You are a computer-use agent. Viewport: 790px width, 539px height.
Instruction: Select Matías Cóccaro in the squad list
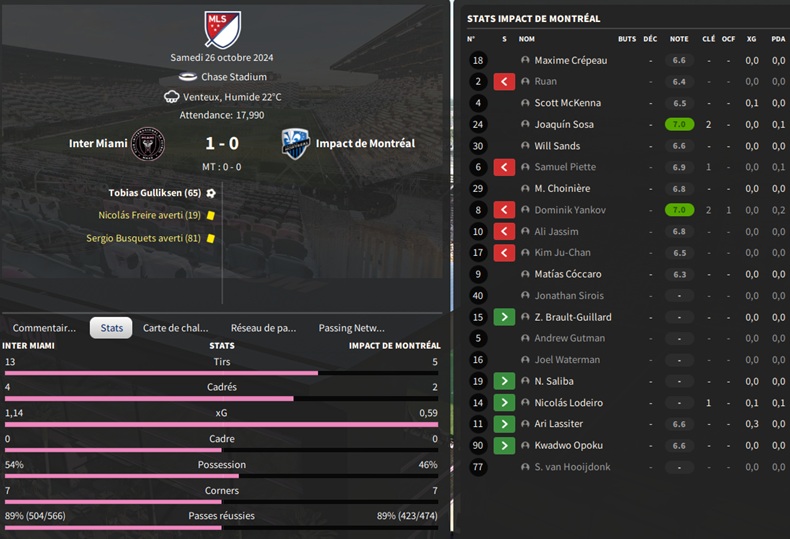(567, 274)
